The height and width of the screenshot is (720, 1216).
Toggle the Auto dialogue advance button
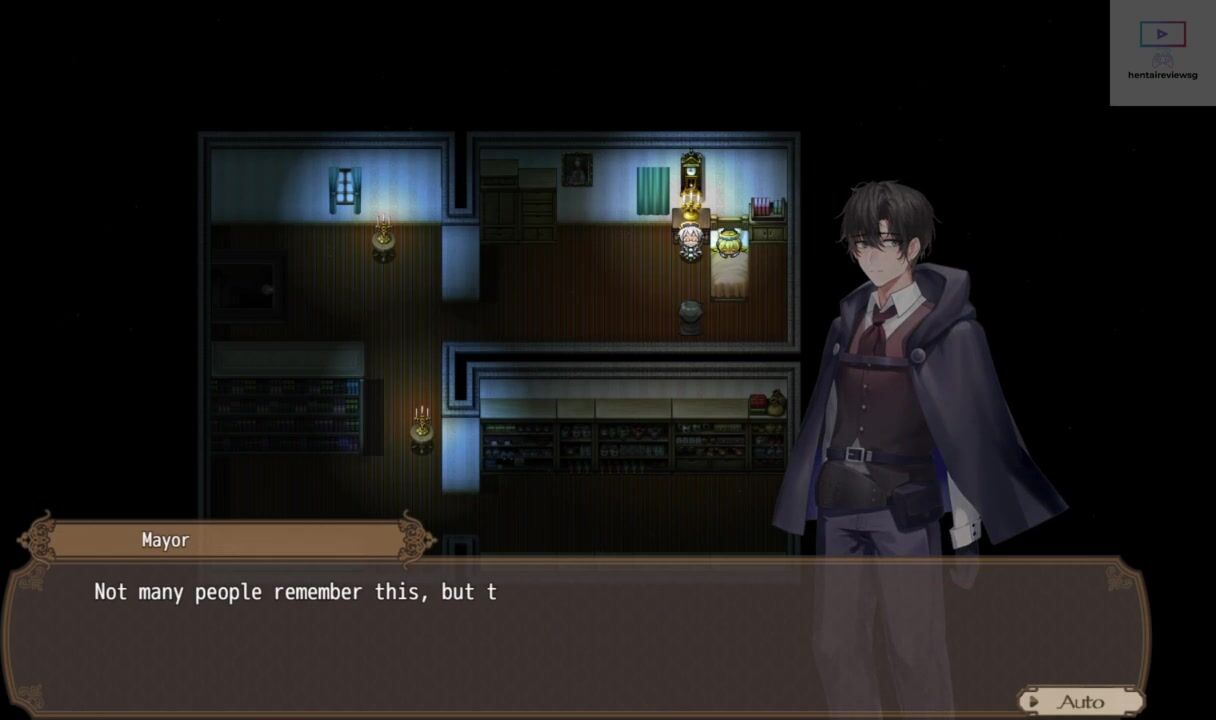click(1080, 701)
